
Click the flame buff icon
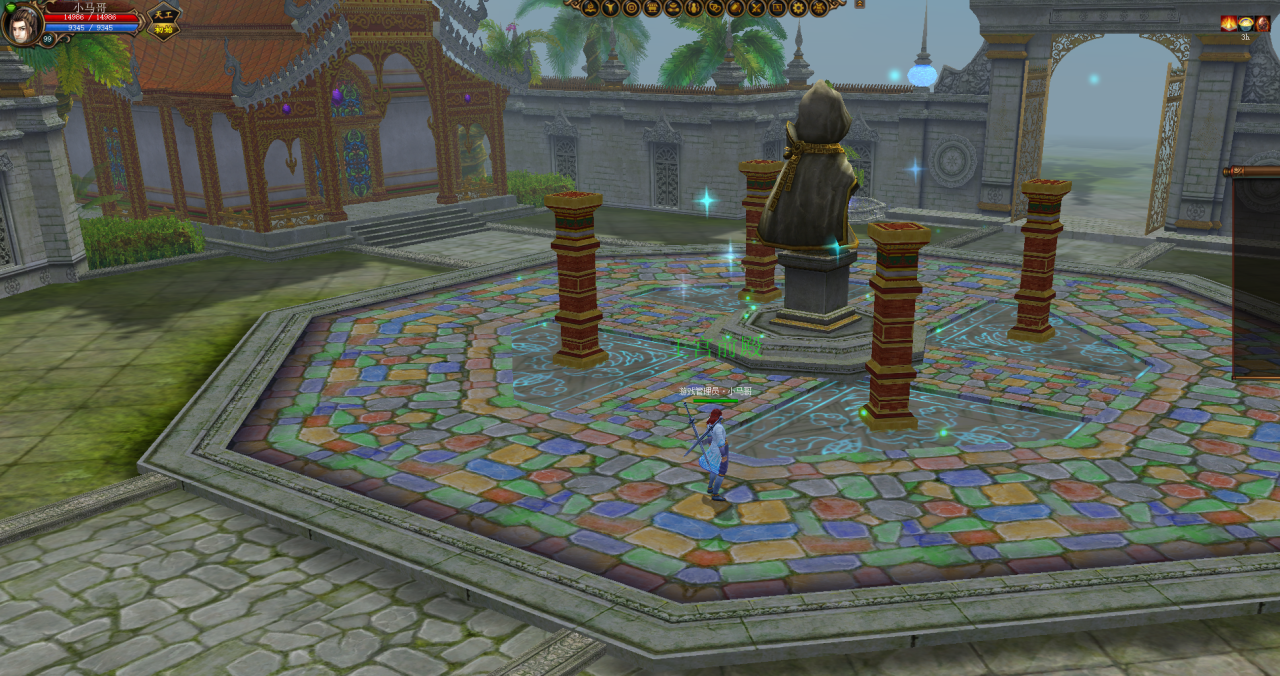(1229, 23)
